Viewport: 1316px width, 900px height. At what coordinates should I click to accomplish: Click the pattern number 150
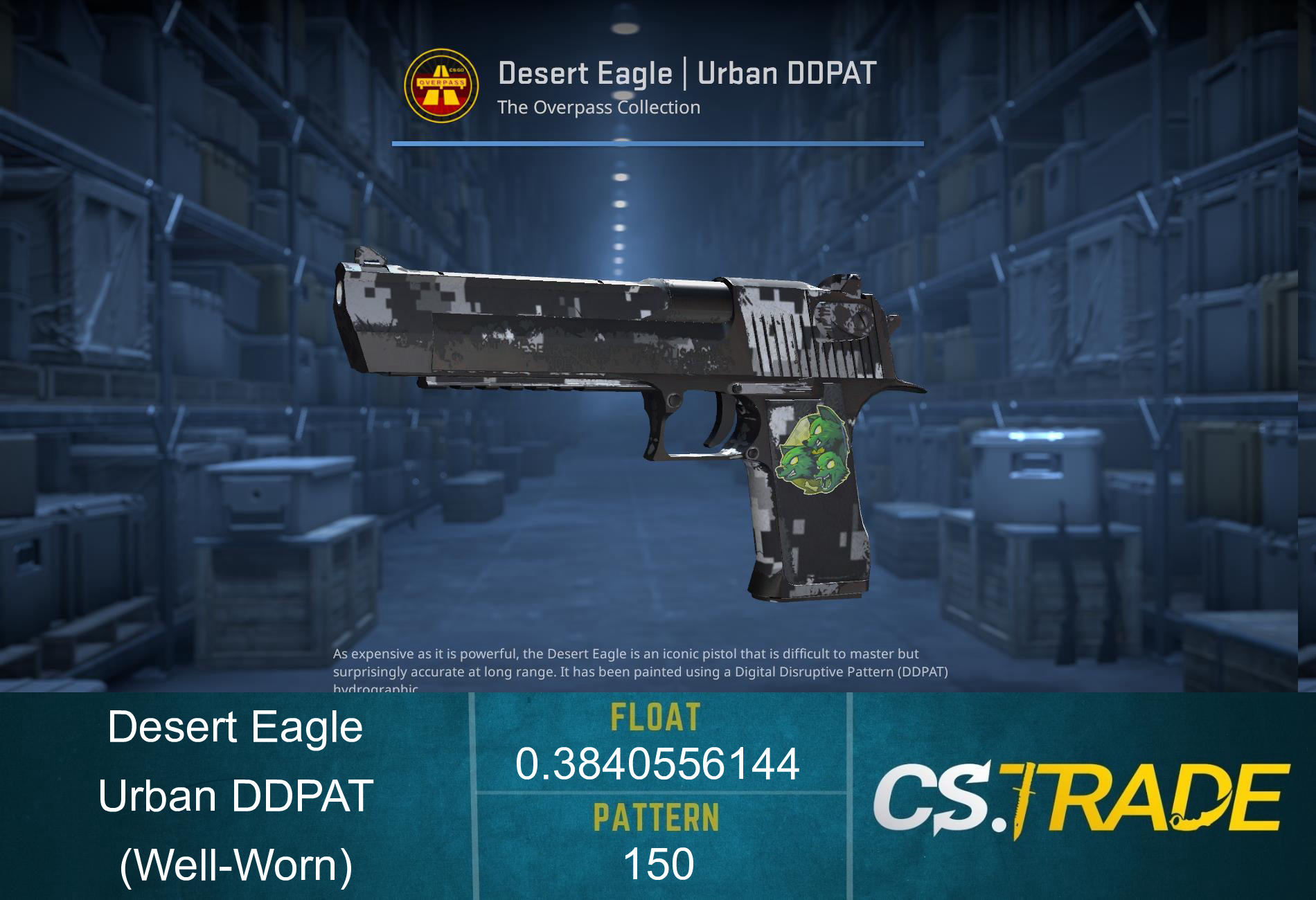point(658,862)
